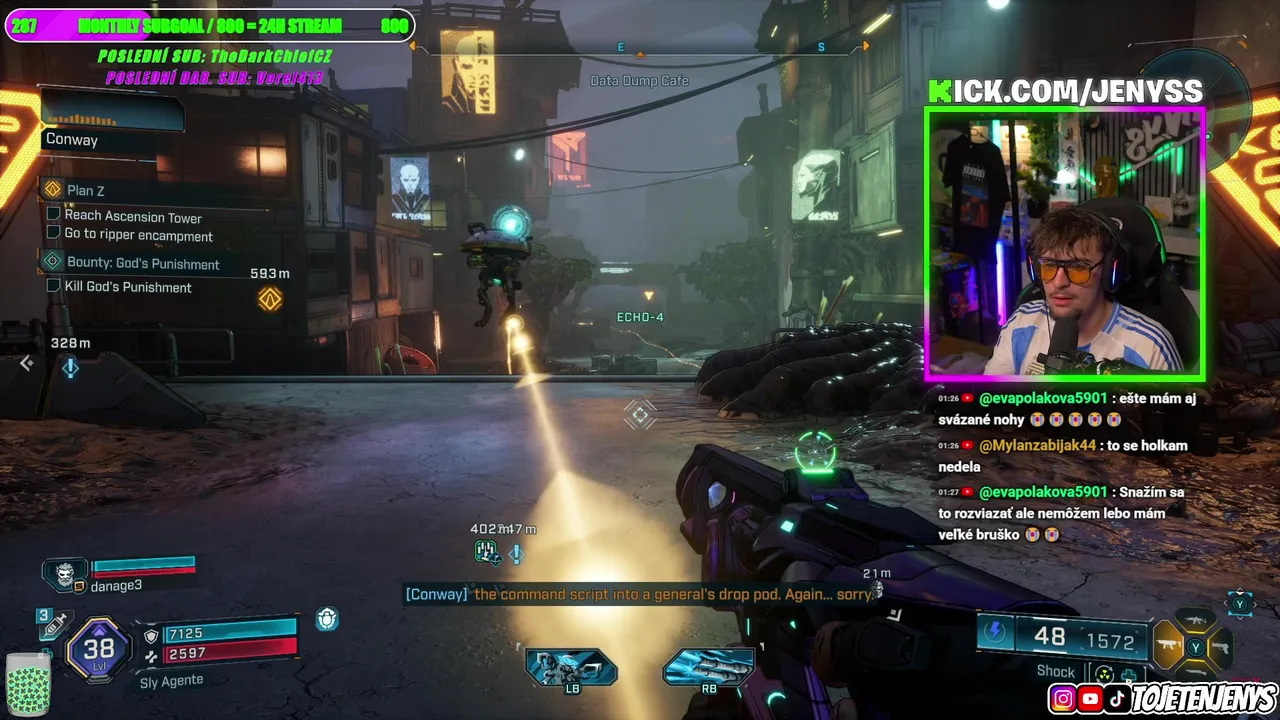Click the orange diamond 593m waypoint marker
Screen dimensions: 1280x720
click(x=270, y=298)
